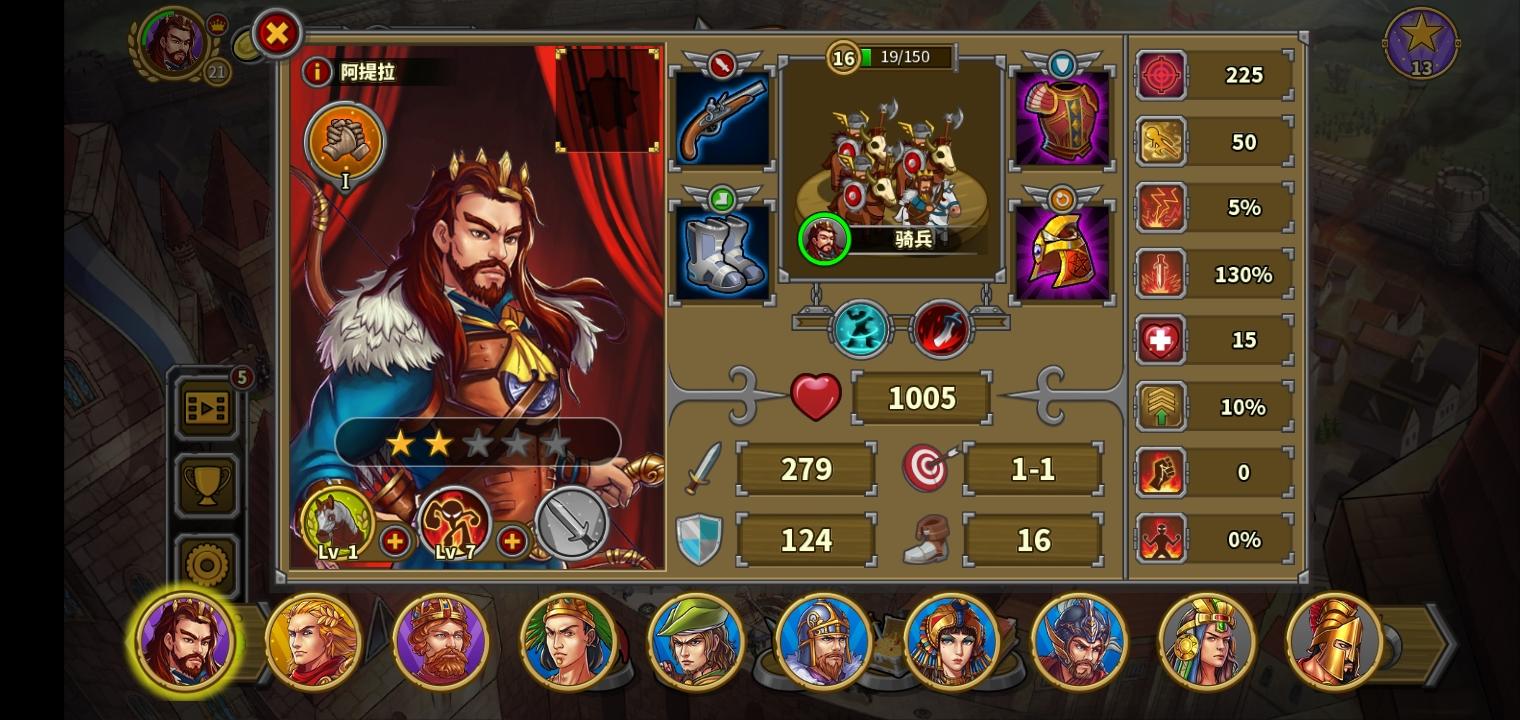Open the hero info icon beside 阿提拉

point(317,71)
